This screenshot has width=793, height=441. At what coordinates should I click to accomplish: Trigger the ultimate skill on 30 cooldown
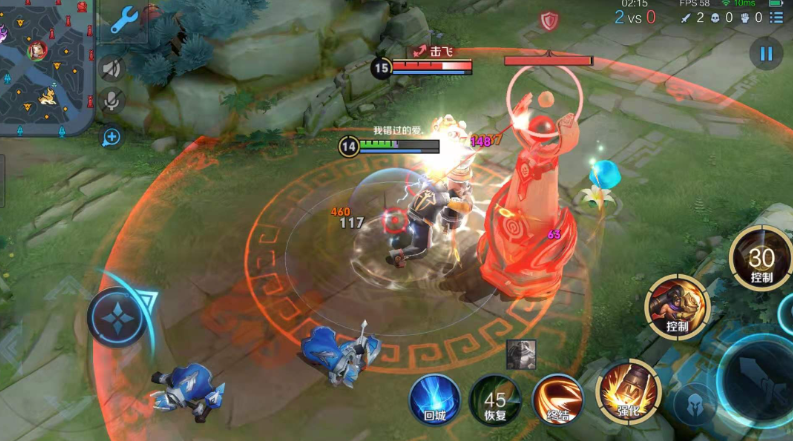[760, 260]
